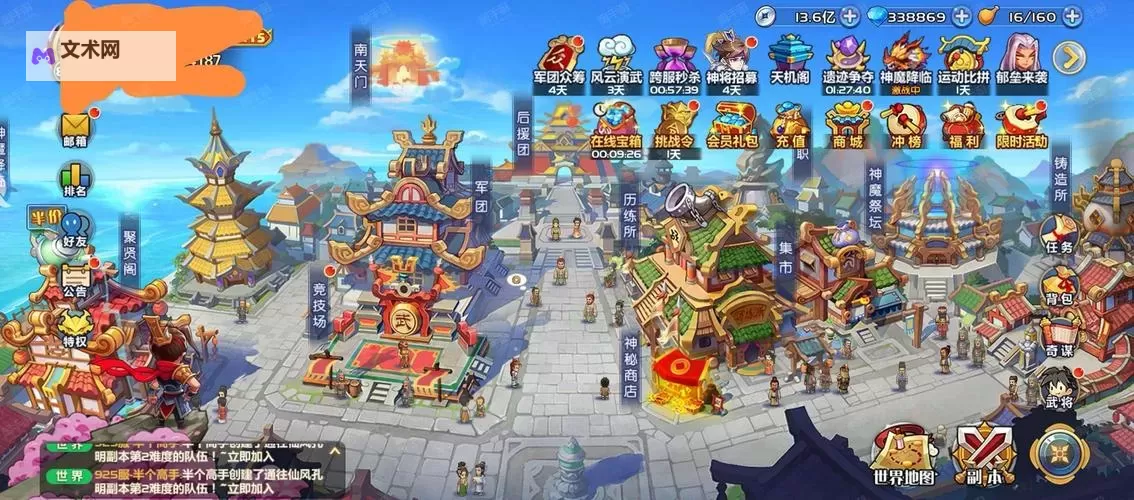Open the 背包 backpack
1134x500 pixels.
pyautogui.click(x=1059, y=285)
